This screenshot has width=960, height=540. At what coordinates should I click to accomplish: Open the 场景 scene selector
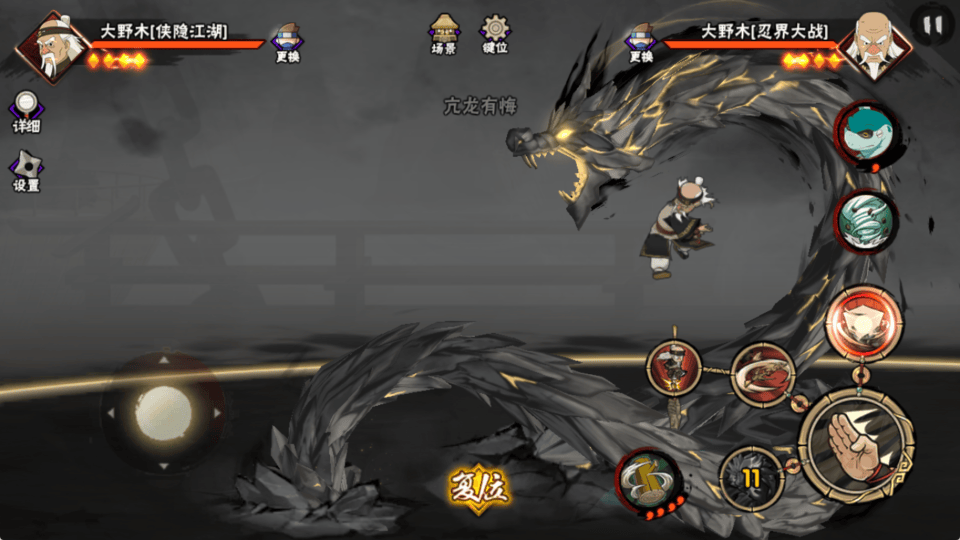coord(444,32)
